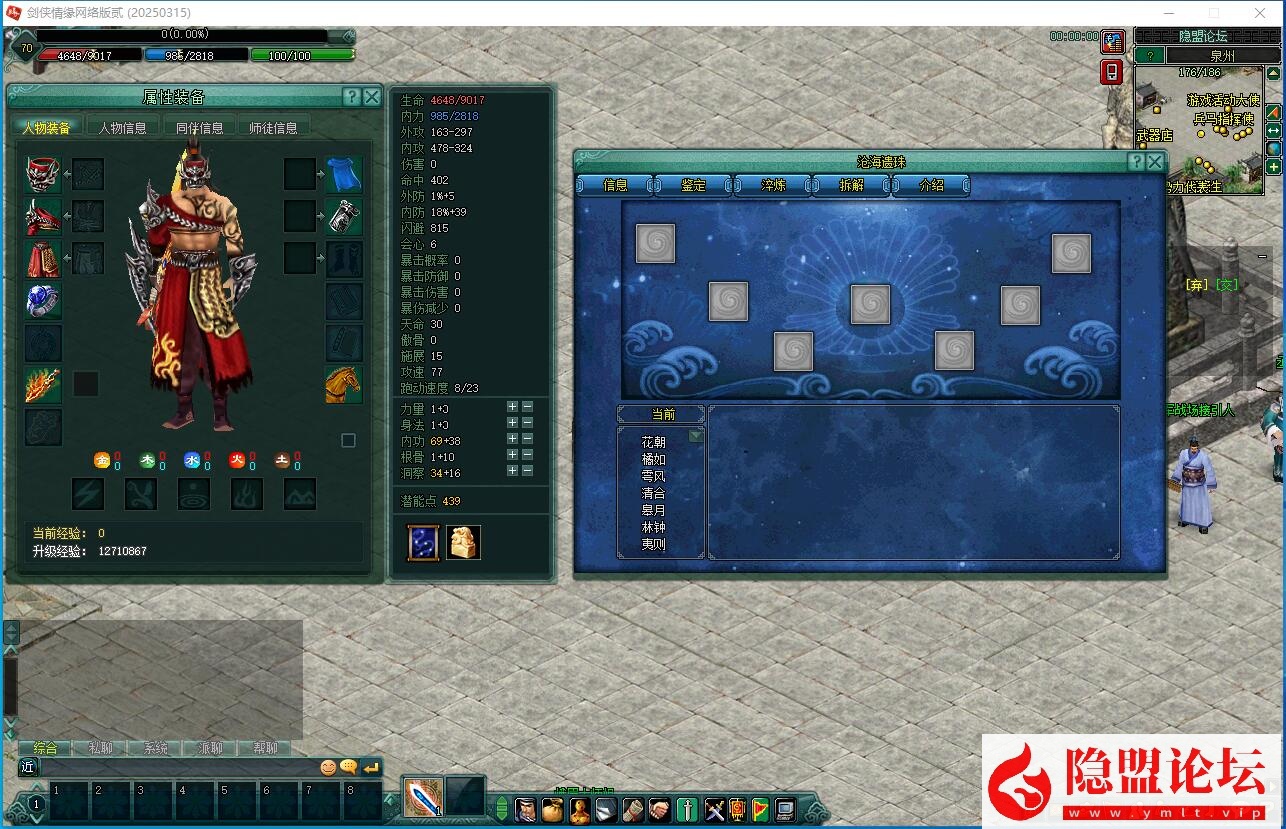Switch to the 淬炼 tab
This screenshot has width=1286, height=829.
773,185
